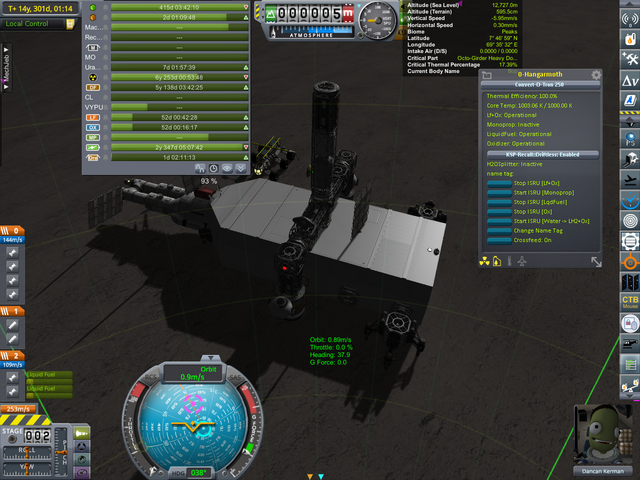The height and width of the screenshot is (480, 640).
Task: Open part window settings gear
Action: coord(596,75)
